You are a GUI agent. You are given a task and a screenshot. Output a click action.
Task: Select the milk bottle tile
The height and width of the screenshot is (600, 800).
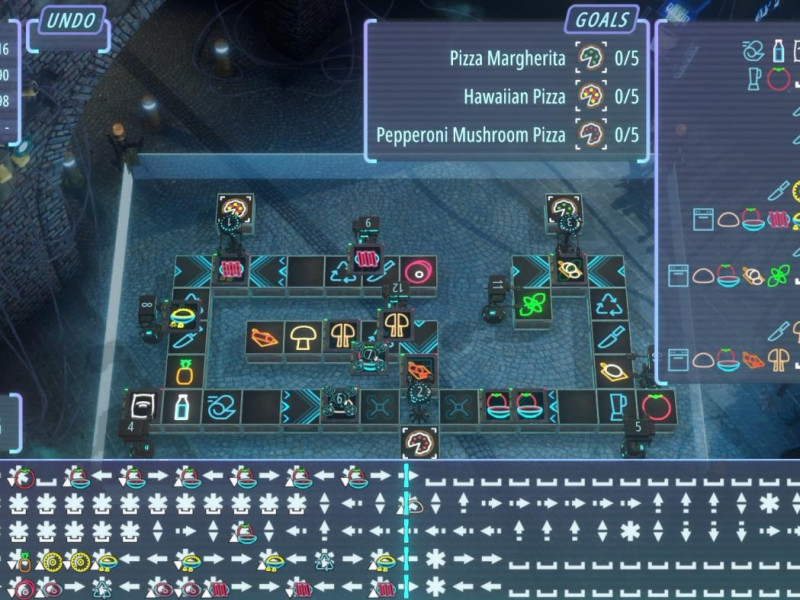[182, 407]
